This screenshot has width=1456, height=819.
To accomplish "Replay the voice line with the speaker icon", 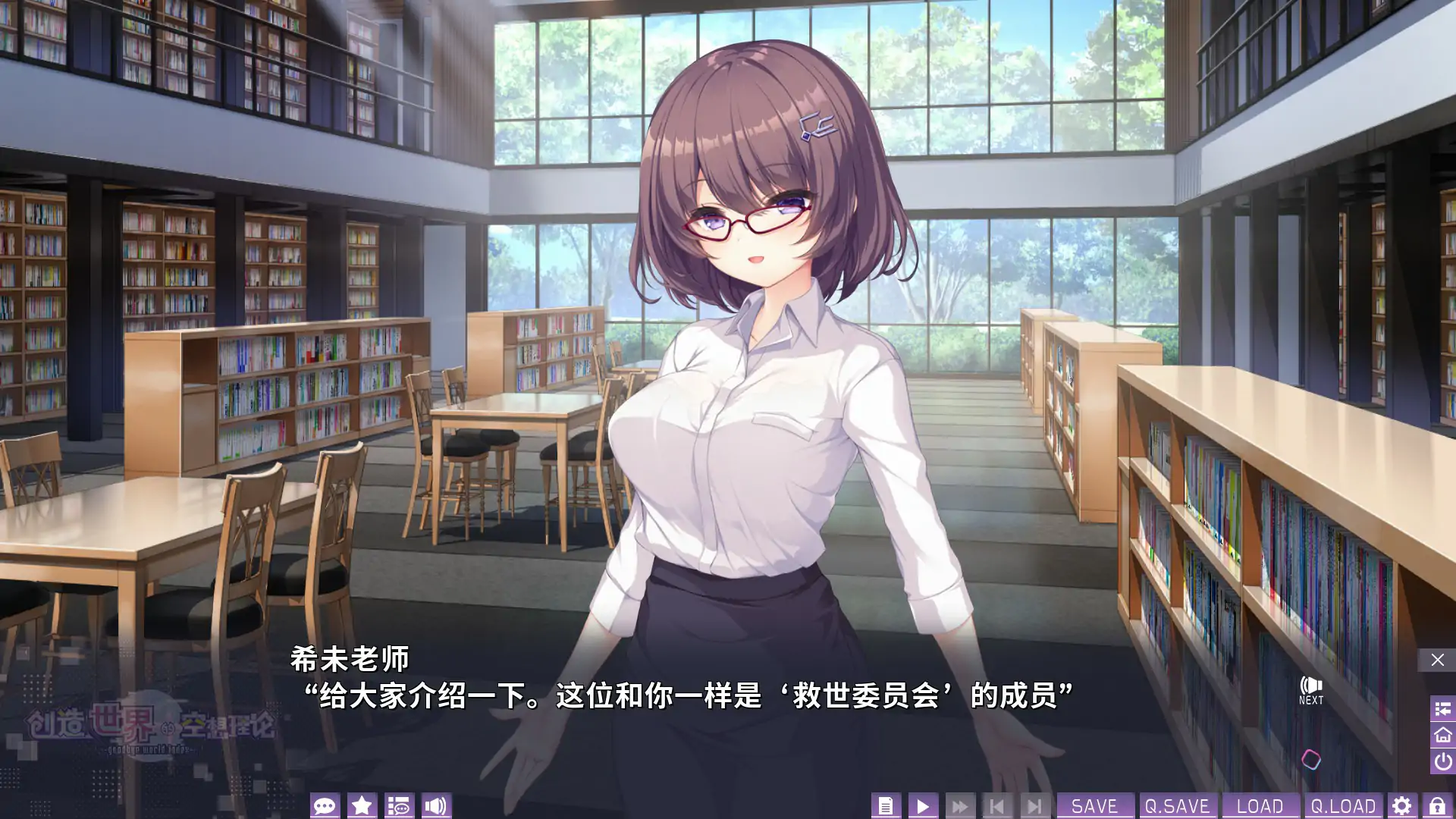I will (435, 806).
